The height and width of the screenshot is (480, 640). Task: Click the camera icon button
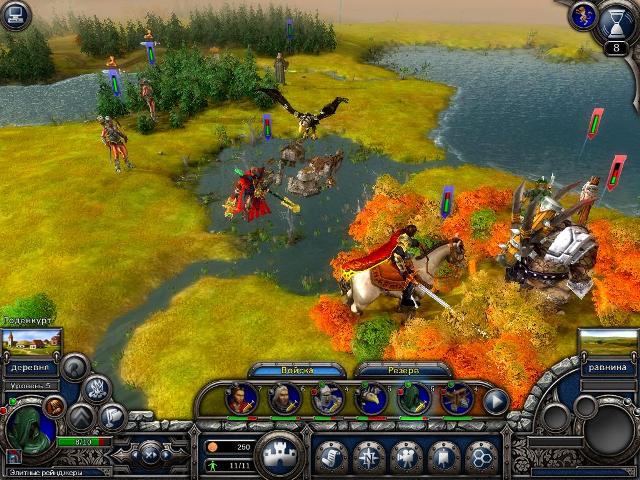[x=406, y=456]
